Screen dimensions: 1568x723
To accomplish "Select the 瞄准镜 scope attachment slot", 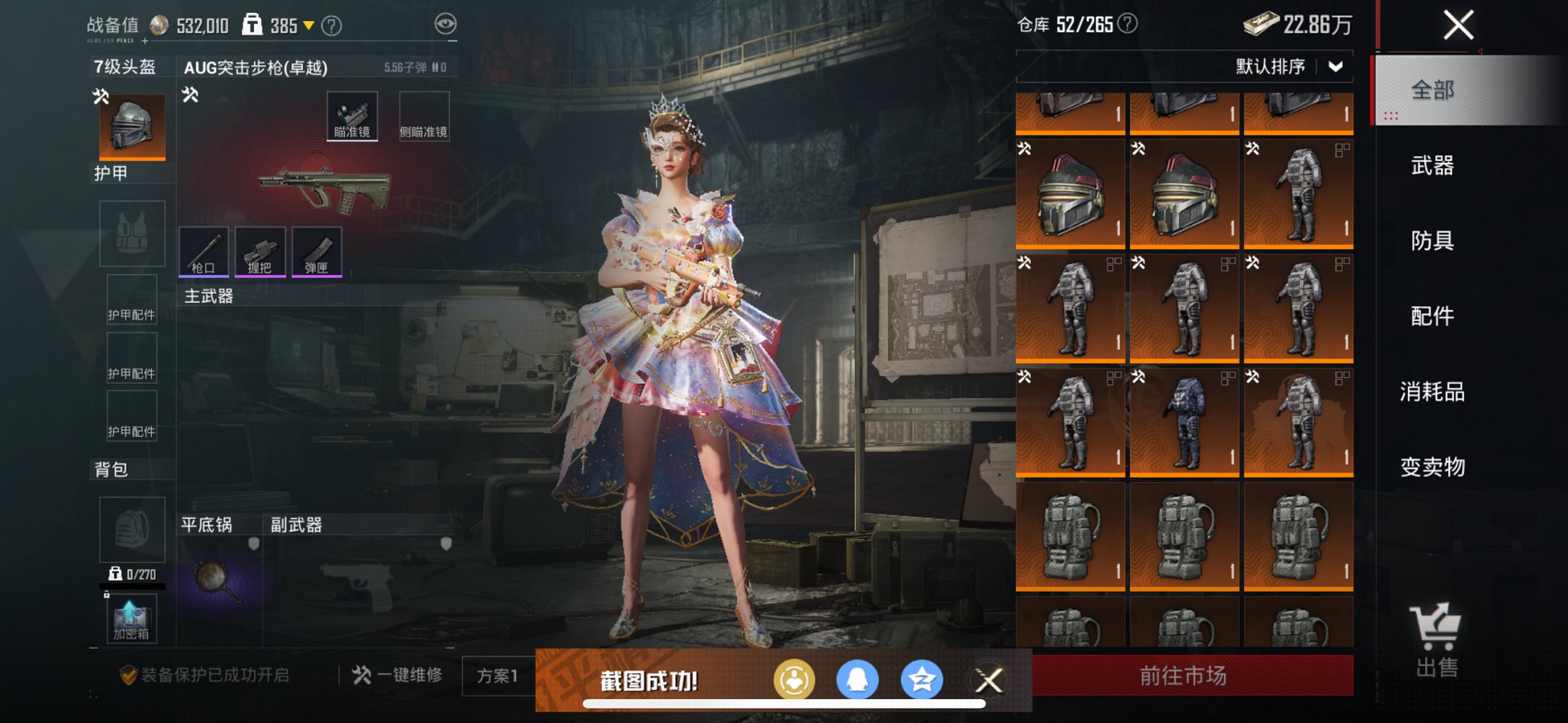I will coord(353,116).
